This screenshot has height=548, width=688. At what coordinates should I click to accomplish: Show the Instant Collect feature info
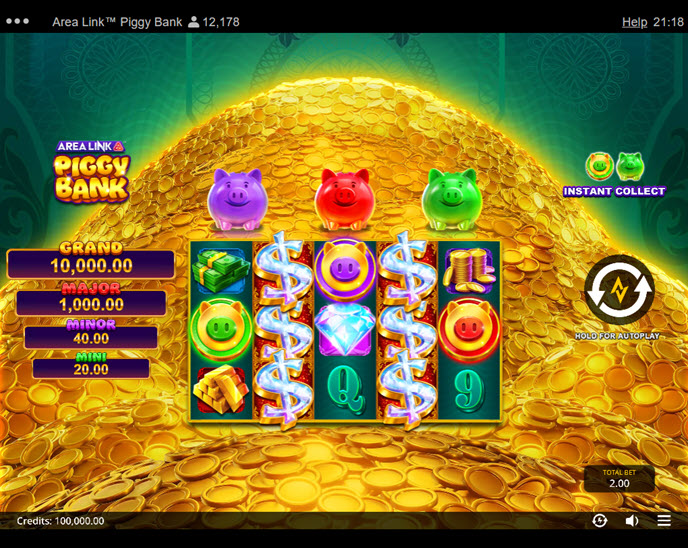(614, 174)
